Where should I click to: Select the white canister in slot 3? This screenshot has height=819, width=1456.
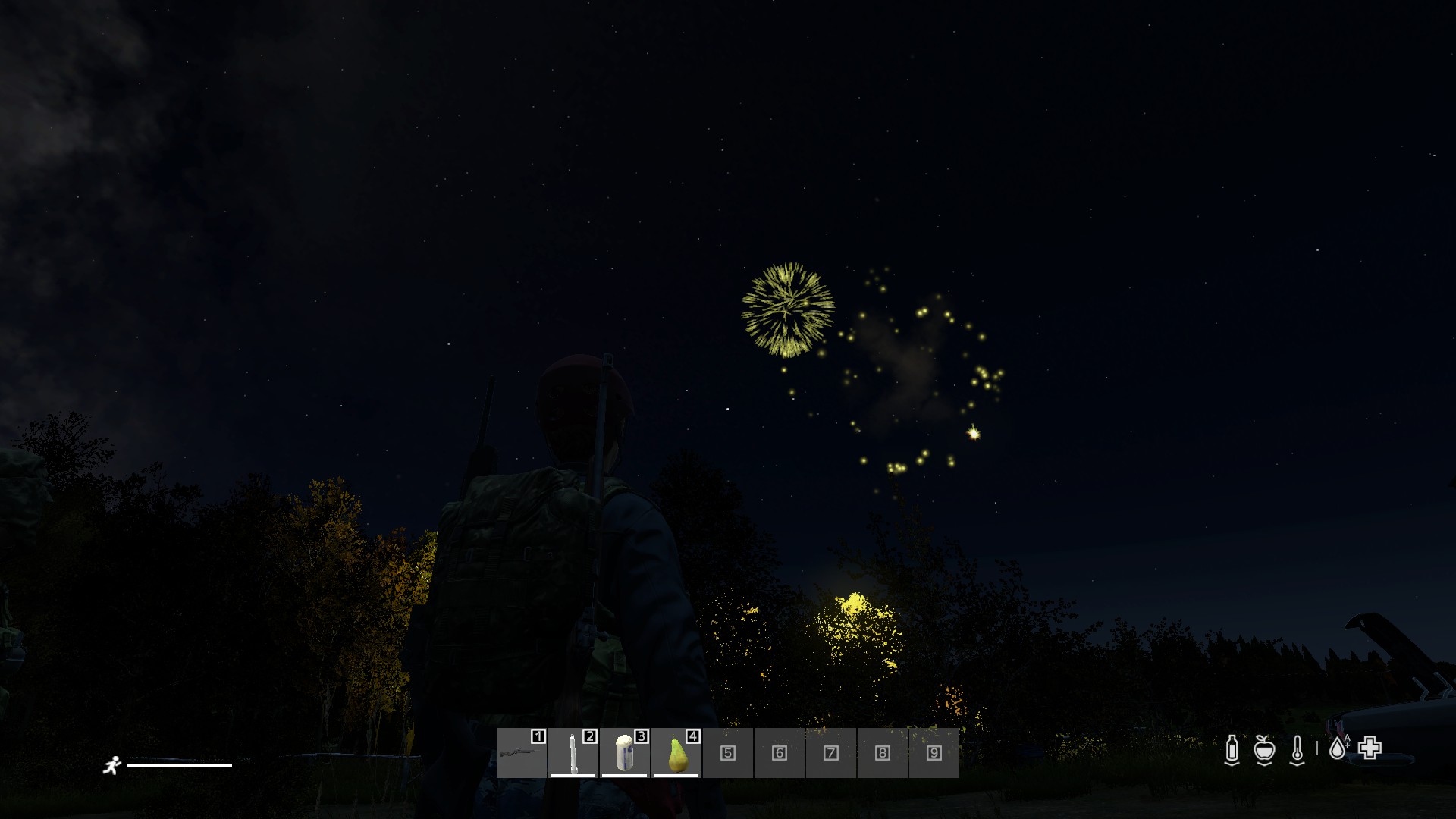tap(624, 753)
